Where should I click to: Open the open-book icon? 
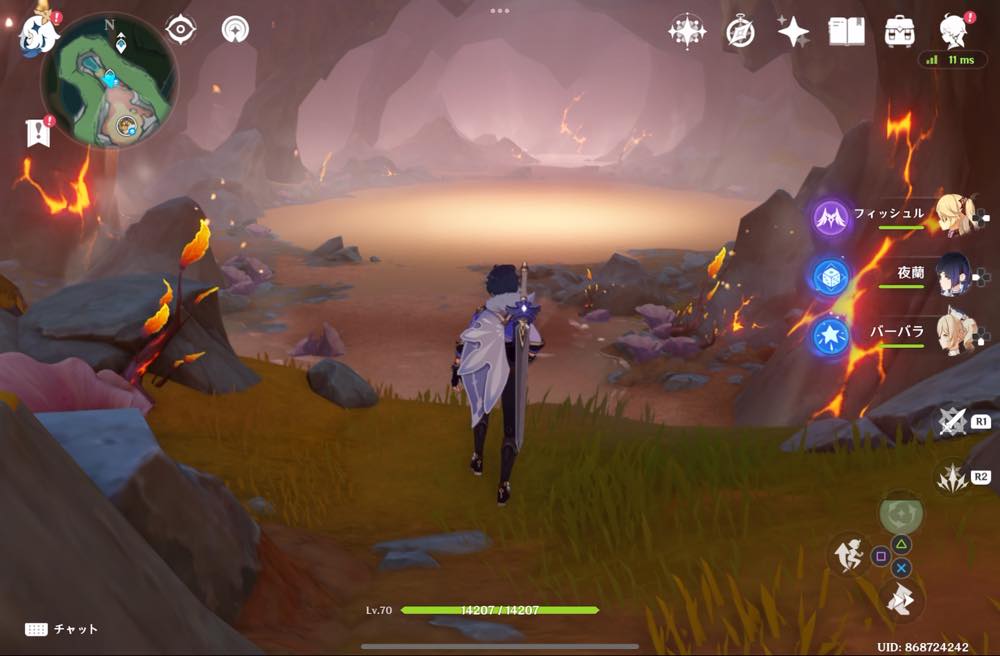[846, 32]
